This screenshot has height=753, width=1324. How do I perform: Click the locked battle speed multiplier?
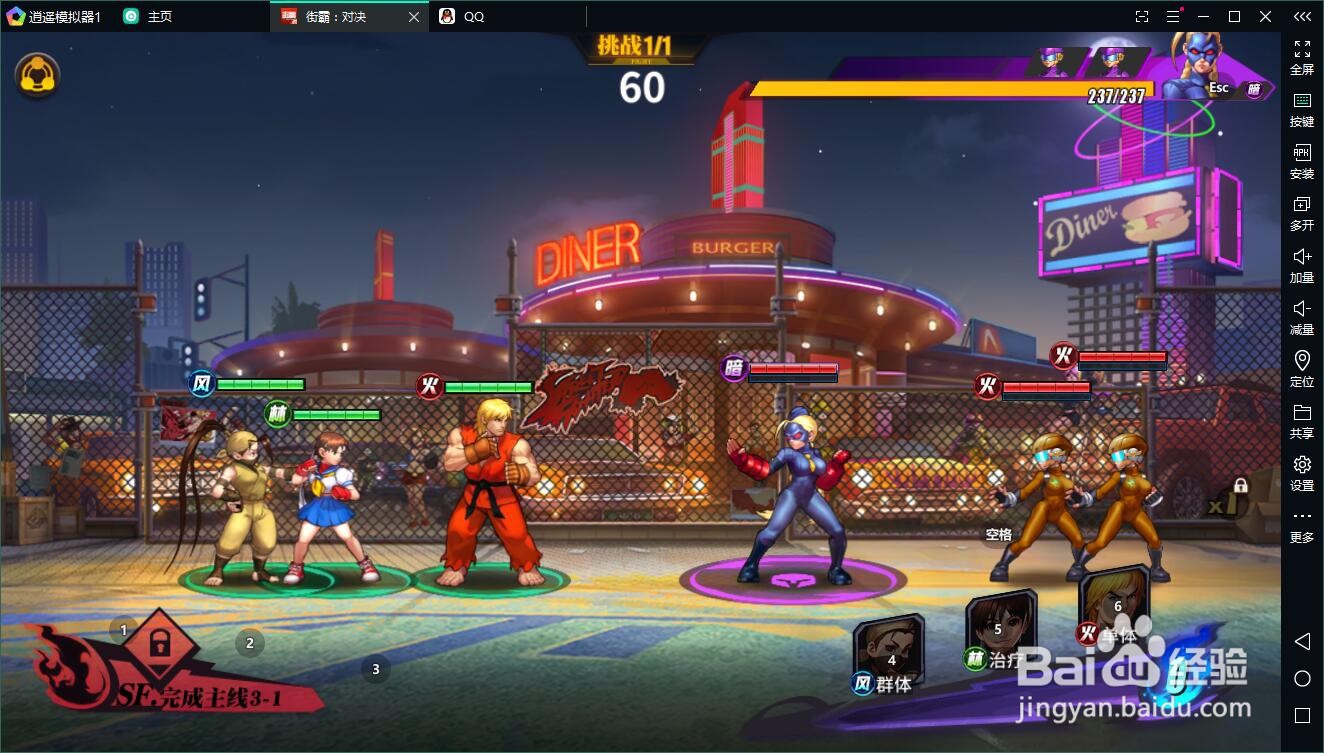(x=1229, y=498)
